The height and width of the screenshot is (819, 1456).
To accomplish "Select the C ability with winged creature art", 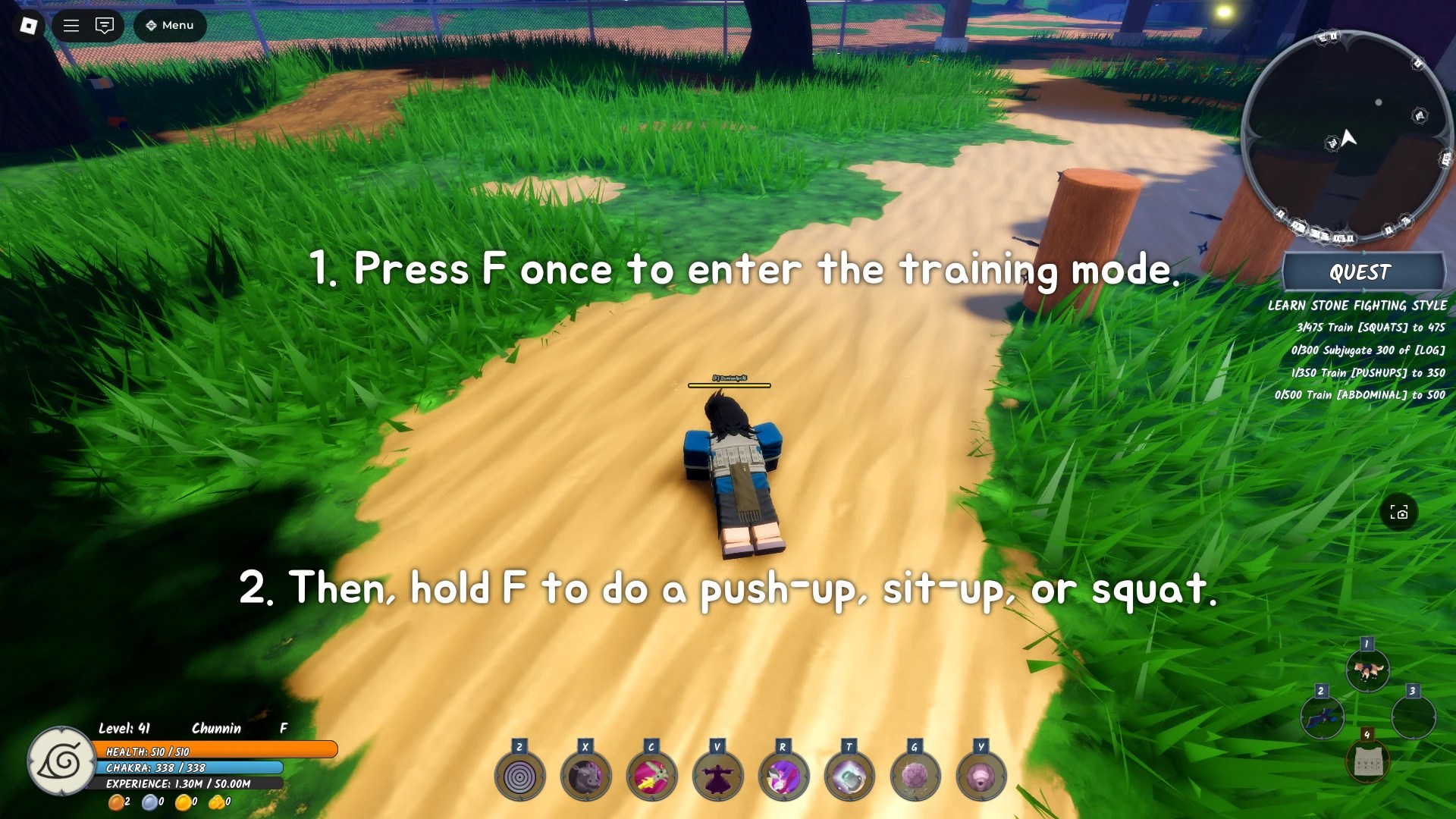I will pos(651,775).
